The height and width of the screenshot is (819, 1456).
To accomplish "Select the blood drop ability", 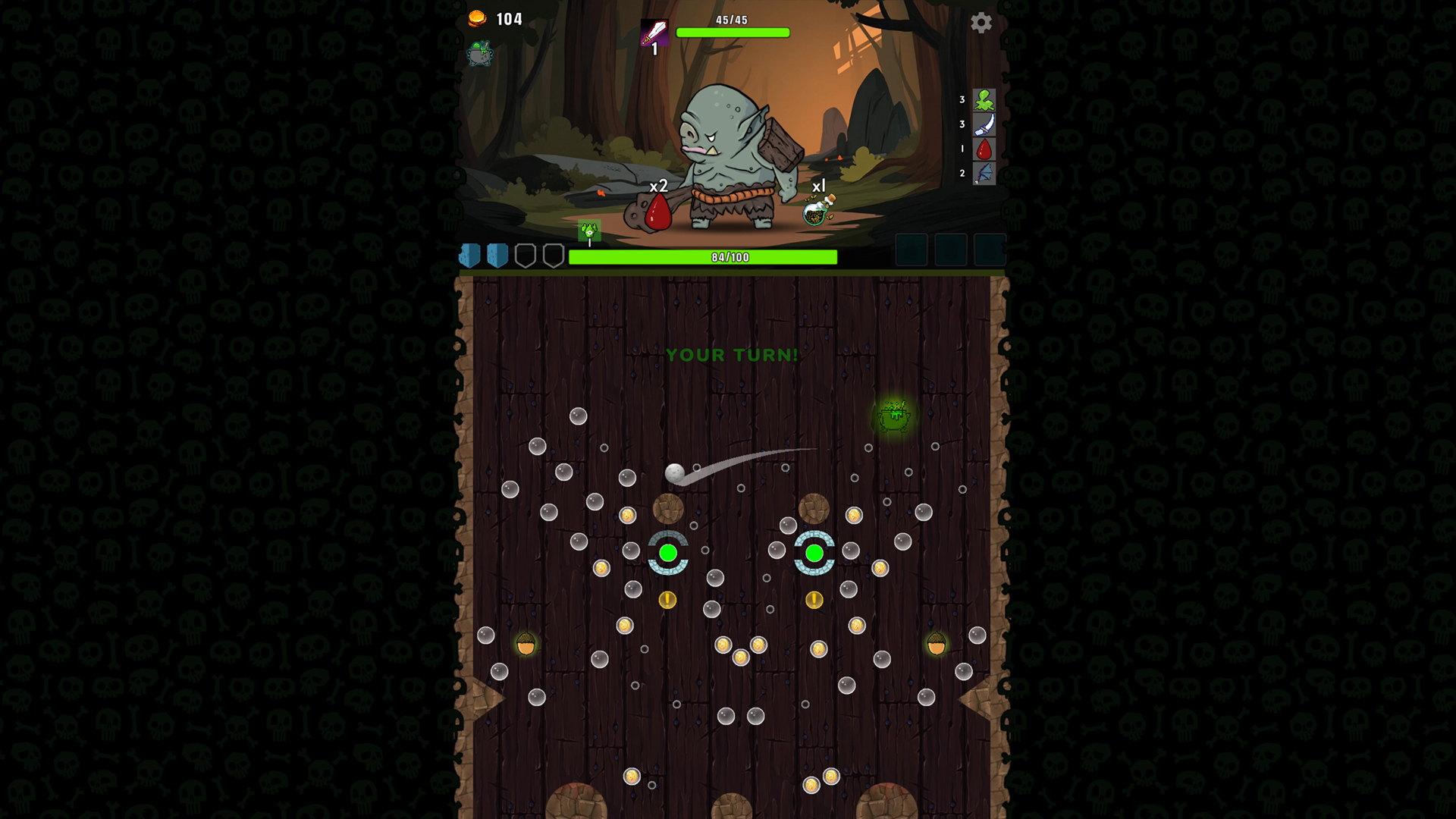I will click(986, 149).
